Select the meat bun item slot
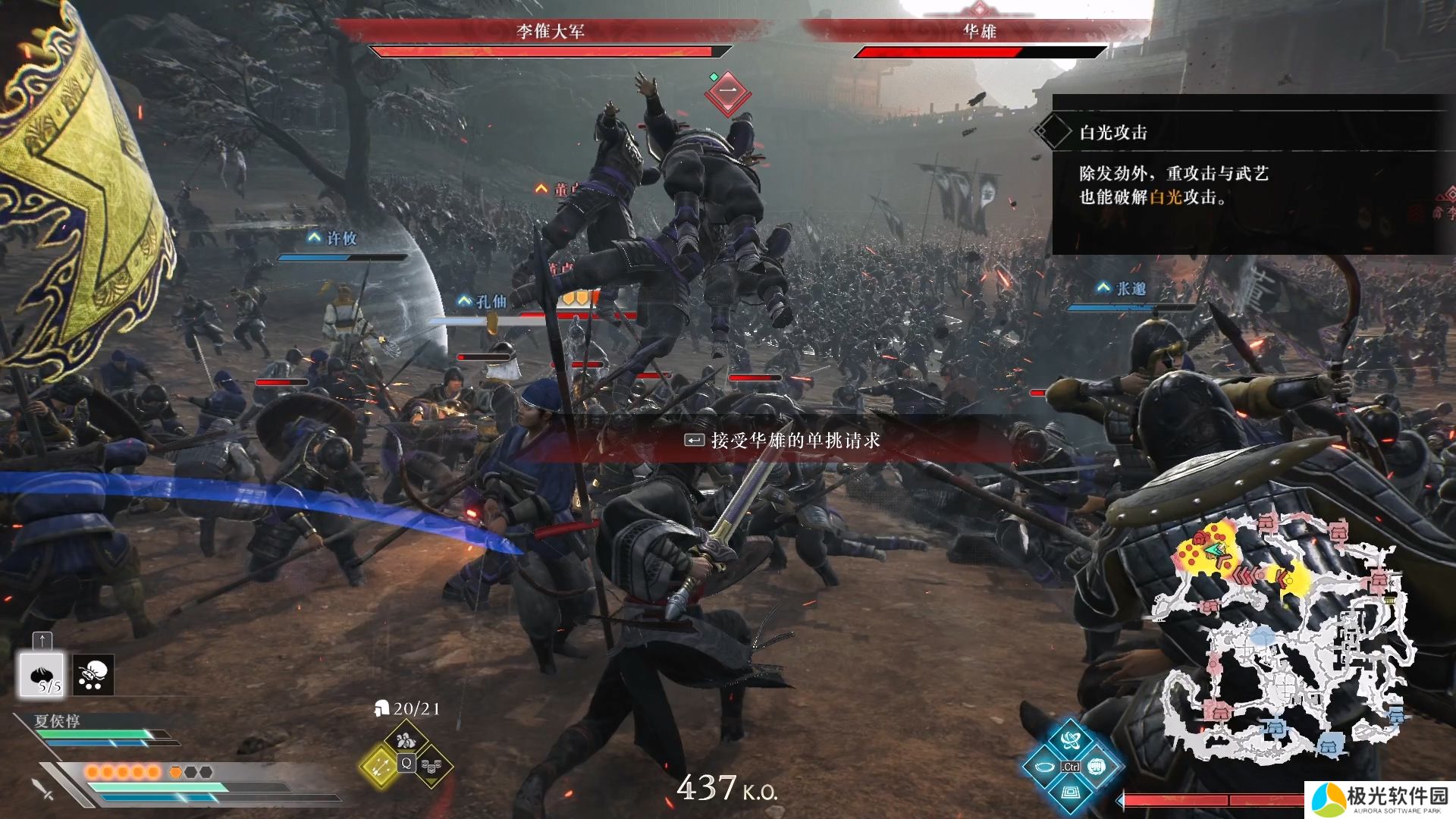The image size is (1456, 819). tap(42, 674)
